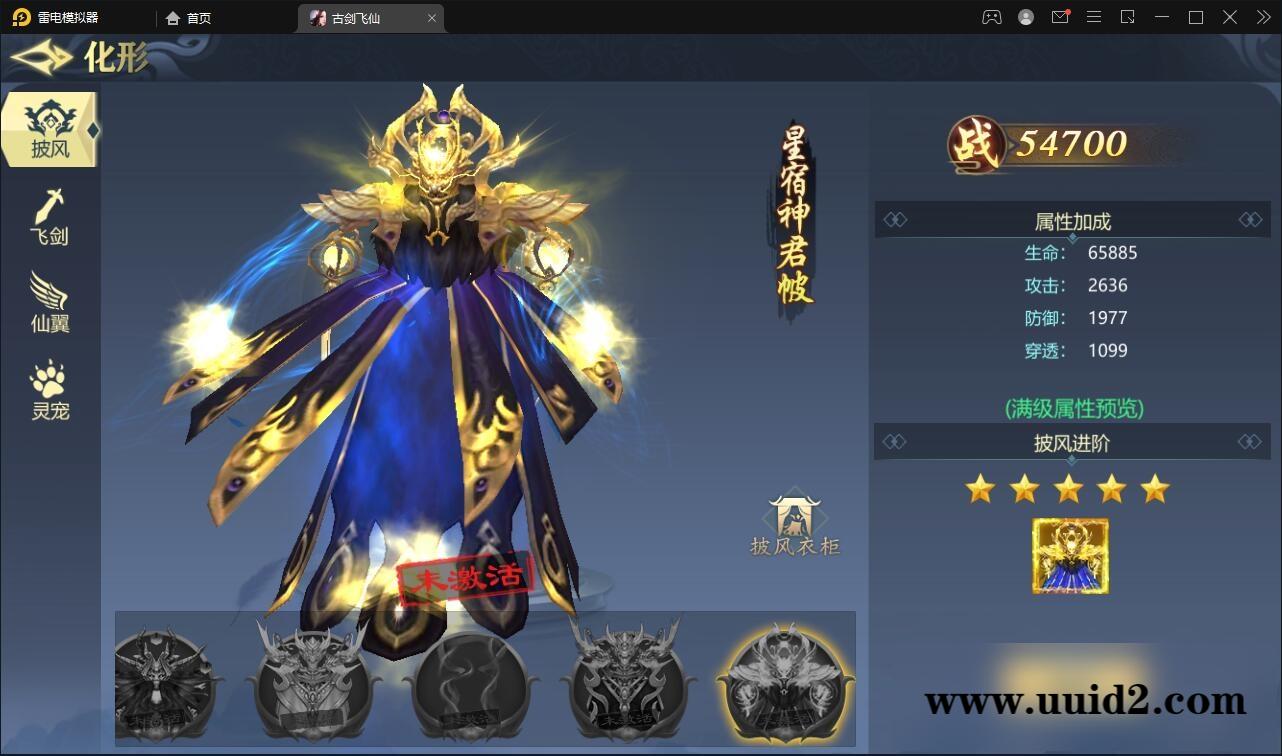Image resolution: width=1282 pixels, height=756 pixels.
Task: Open the mail icon with red notification
Action: (1060, 17)
